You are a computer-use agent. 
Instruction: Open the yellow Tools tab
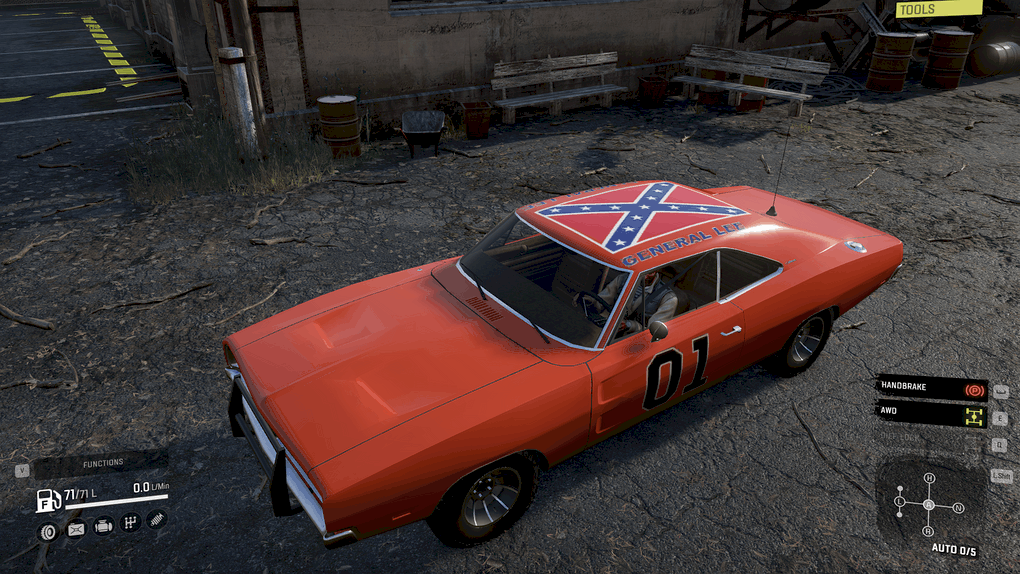point(938,9)
